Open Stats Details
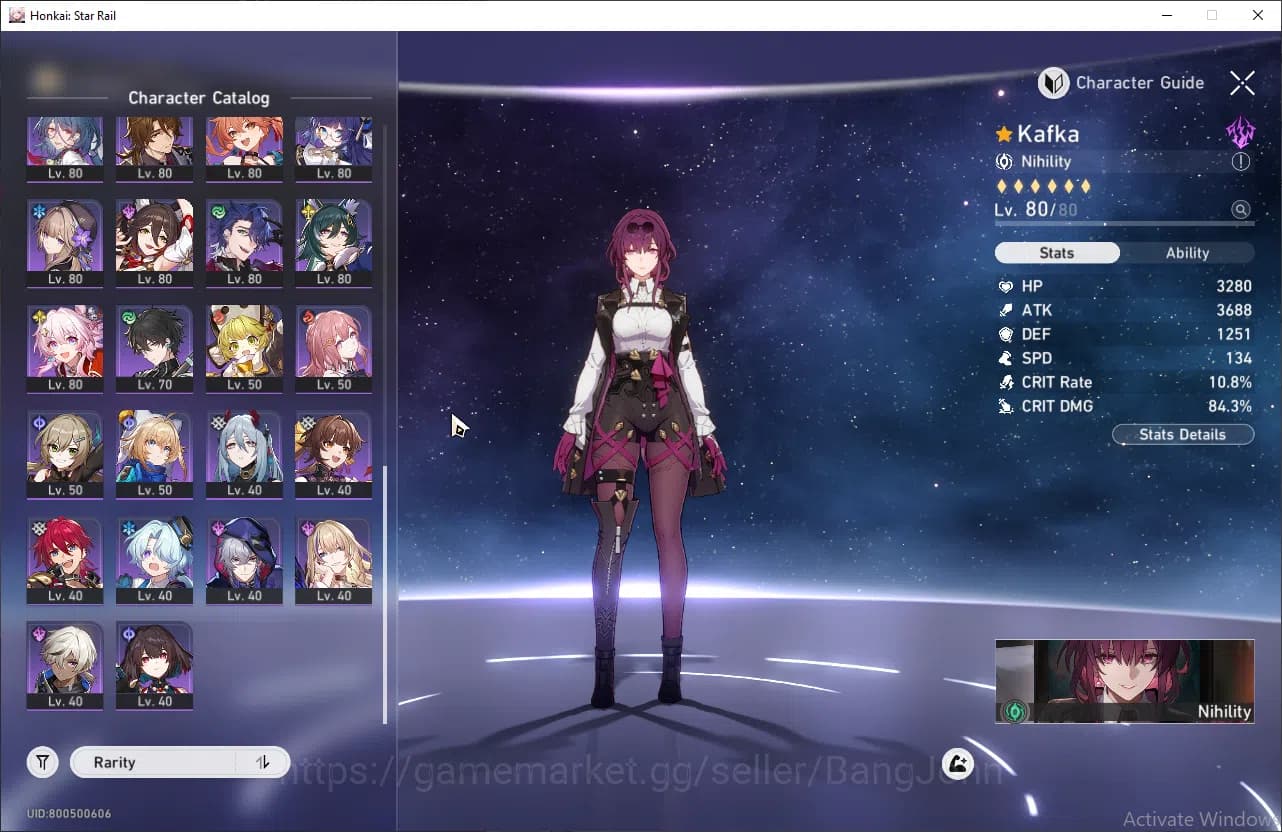Viewport: 1282px width, 832px height. click(1182, 434)
